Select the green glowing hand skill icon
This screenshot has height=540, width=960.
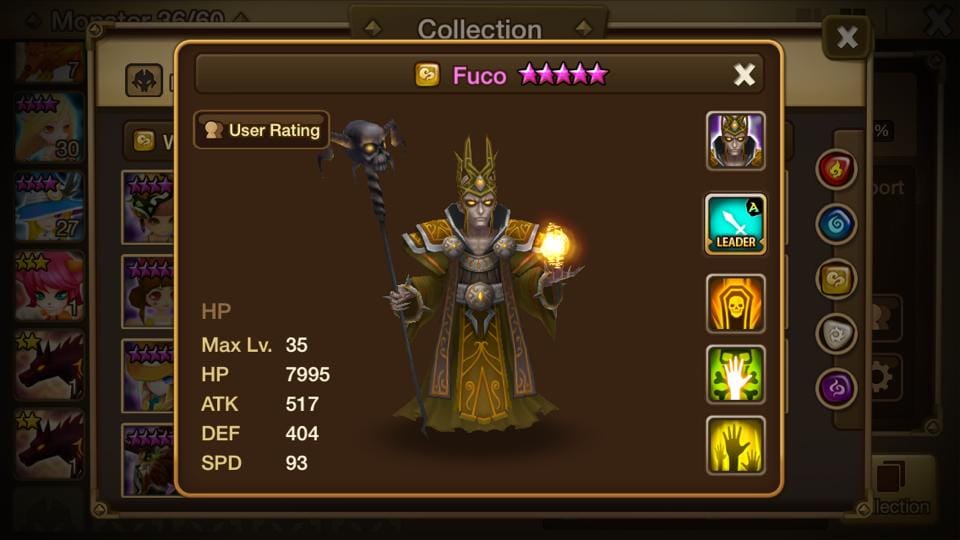pyautogui.click(x=736, y=374)
